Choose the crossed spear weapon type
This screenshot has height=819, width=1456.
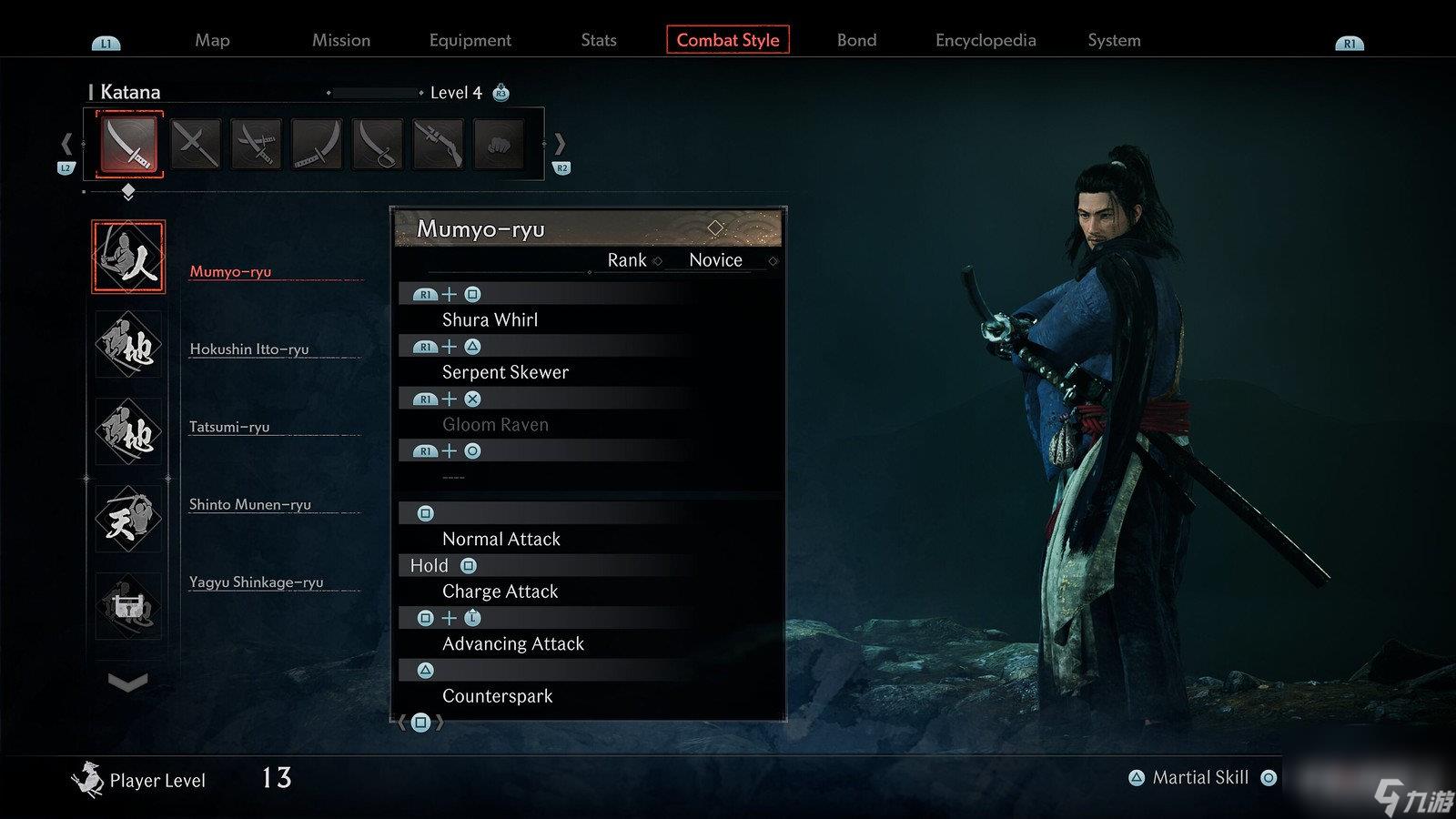(x=195, y=144)
